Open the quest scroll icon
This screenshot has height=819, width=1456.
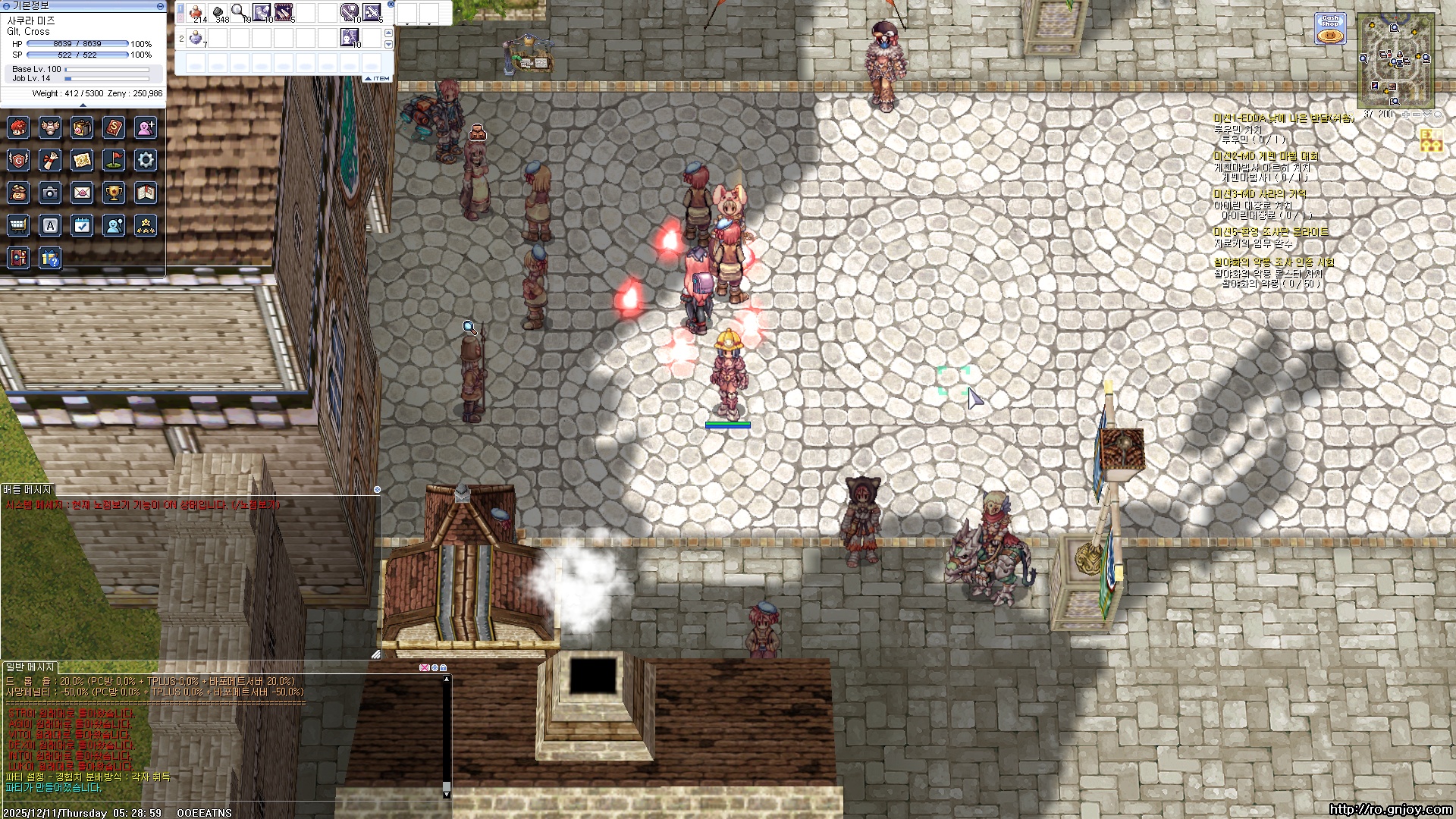pos(50,160)
